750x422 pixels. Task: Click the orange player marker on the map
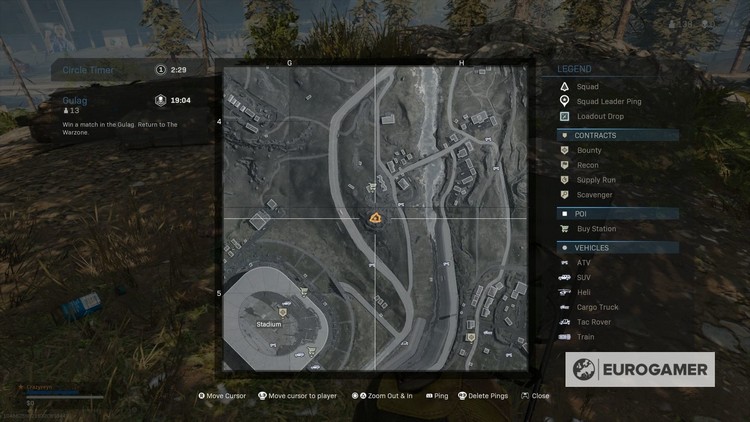coord(375,218)
